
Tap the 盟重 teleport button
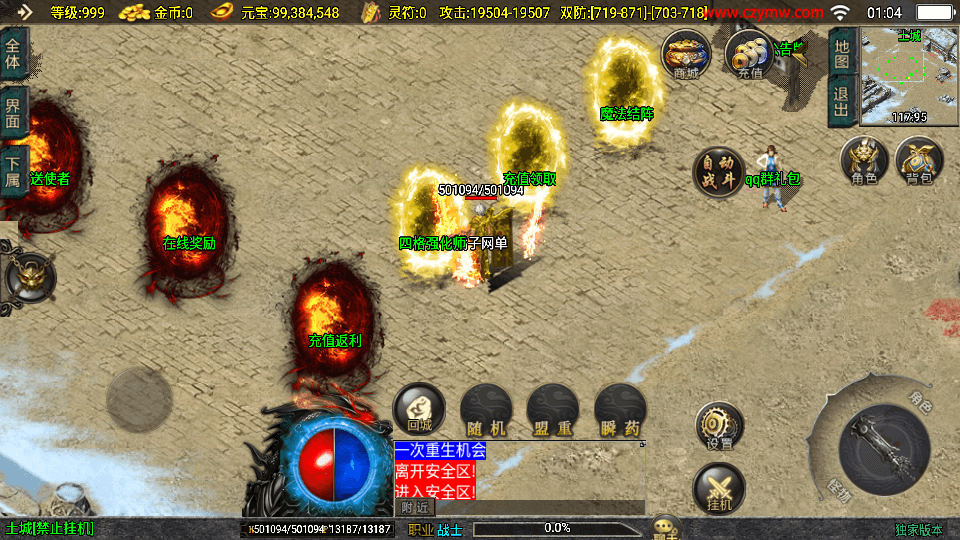point(552,409)
